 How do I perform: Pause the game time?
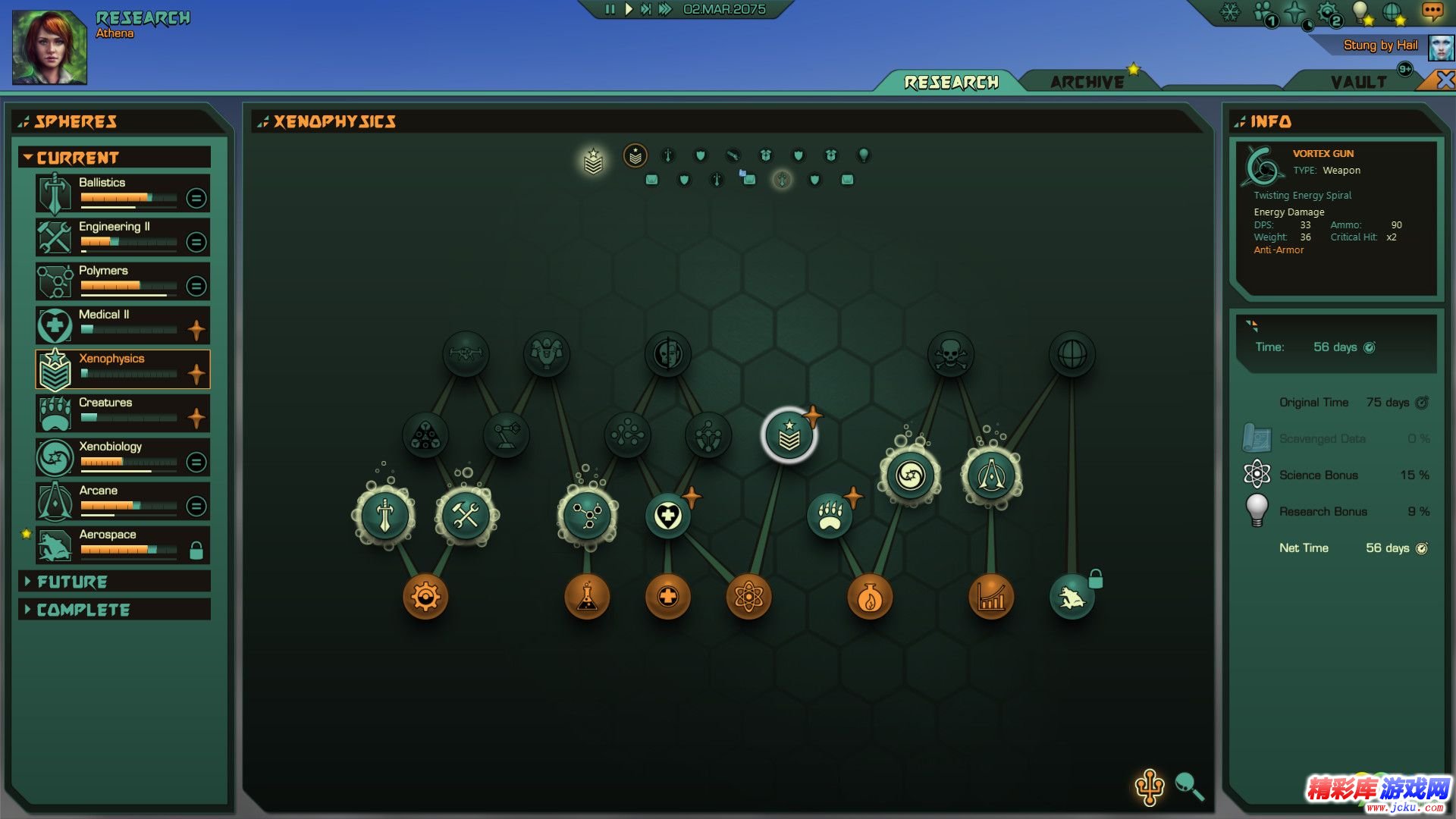(x=610, y=10)
